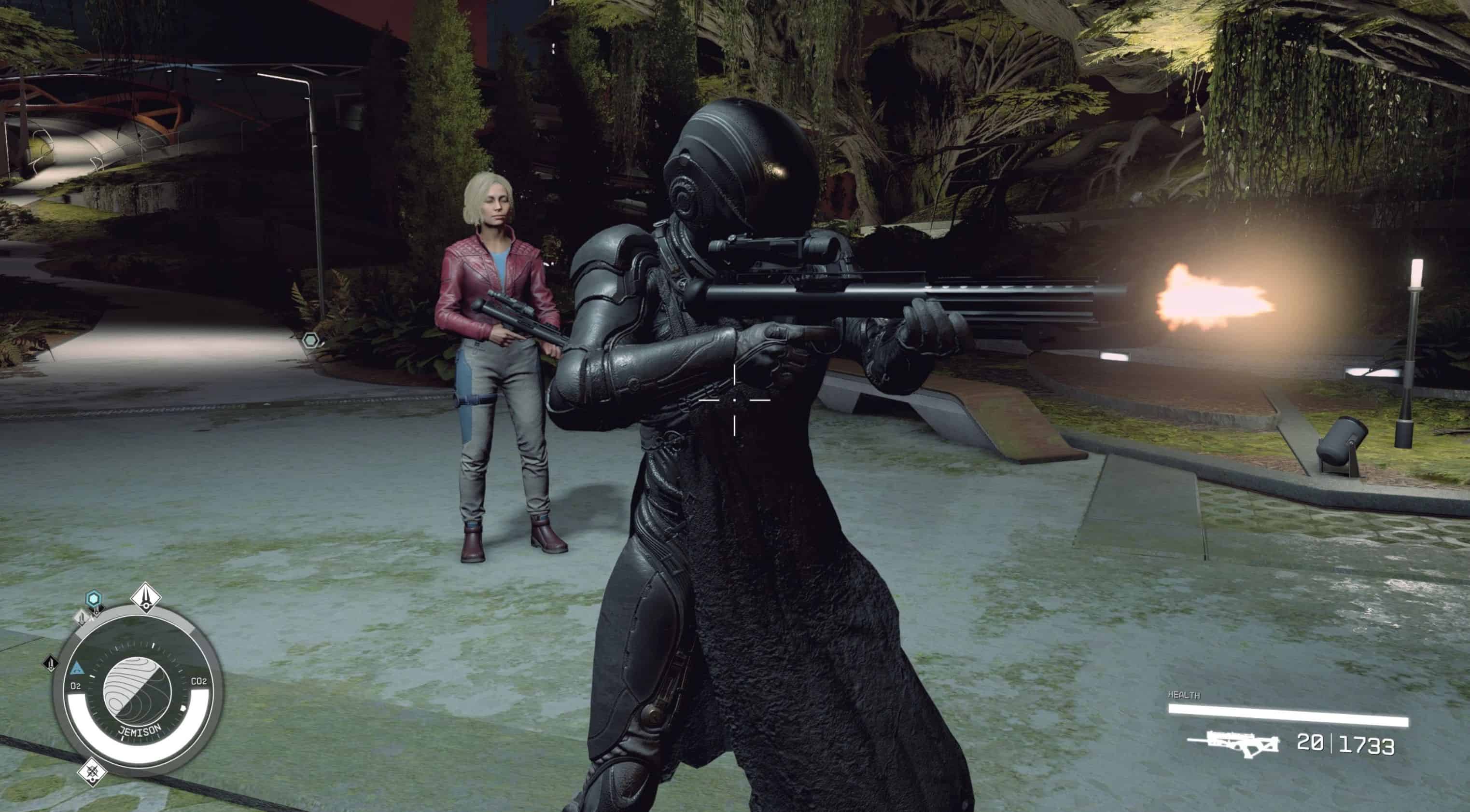Viewport: 1470px width, 812px height.
Task: Select the blue triangle marker inside the compass
Action: 77,668
